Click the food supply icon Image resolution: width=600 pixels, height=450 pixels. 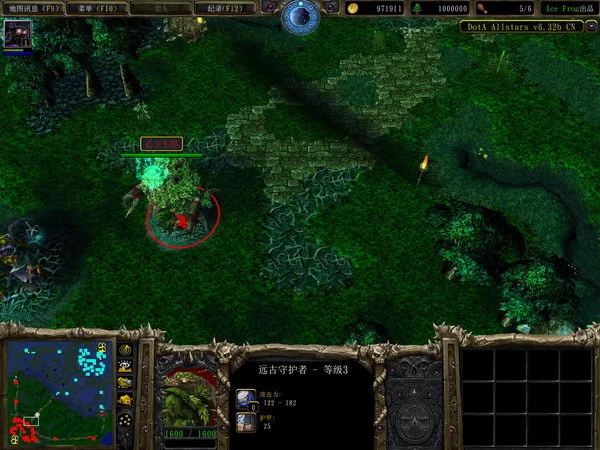(484, 8)
